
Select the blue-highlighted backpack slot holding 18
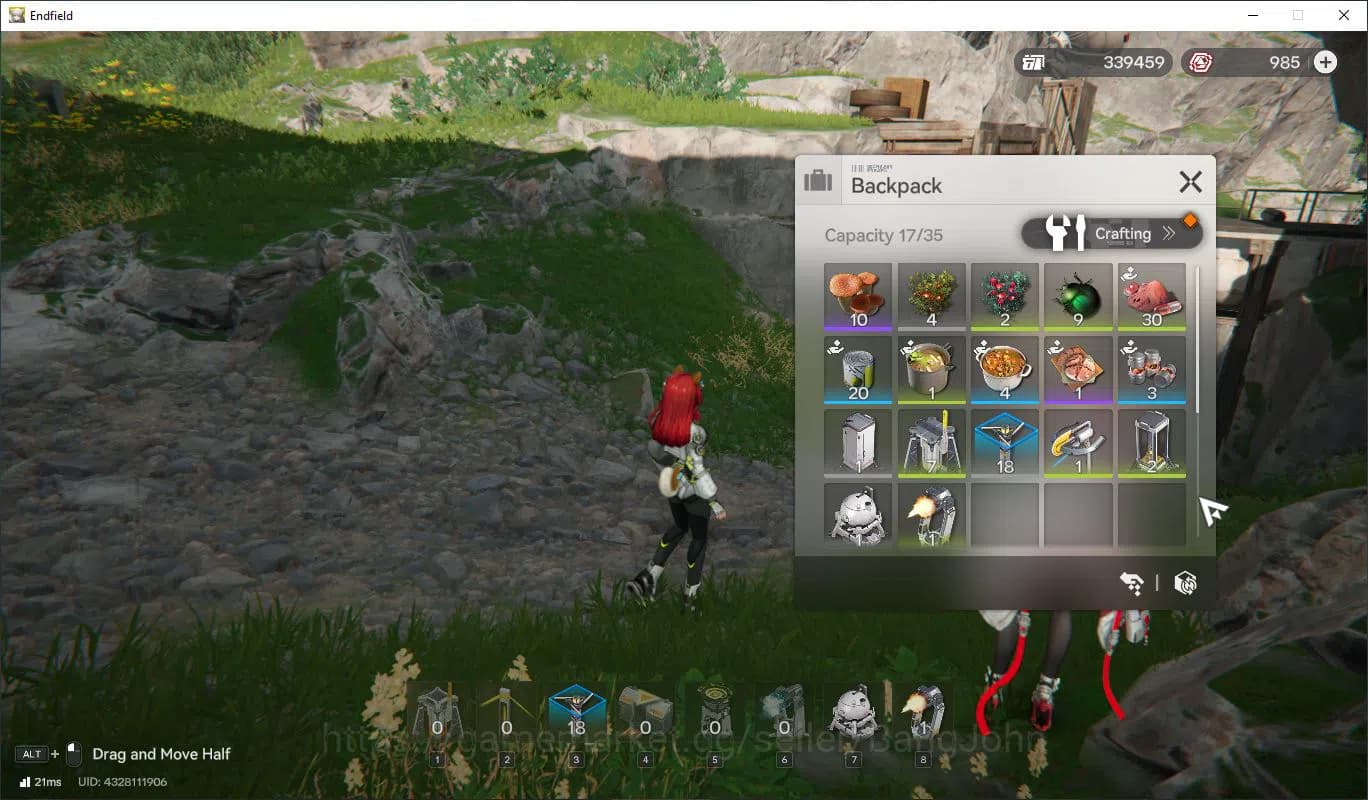coord(1005,442)
